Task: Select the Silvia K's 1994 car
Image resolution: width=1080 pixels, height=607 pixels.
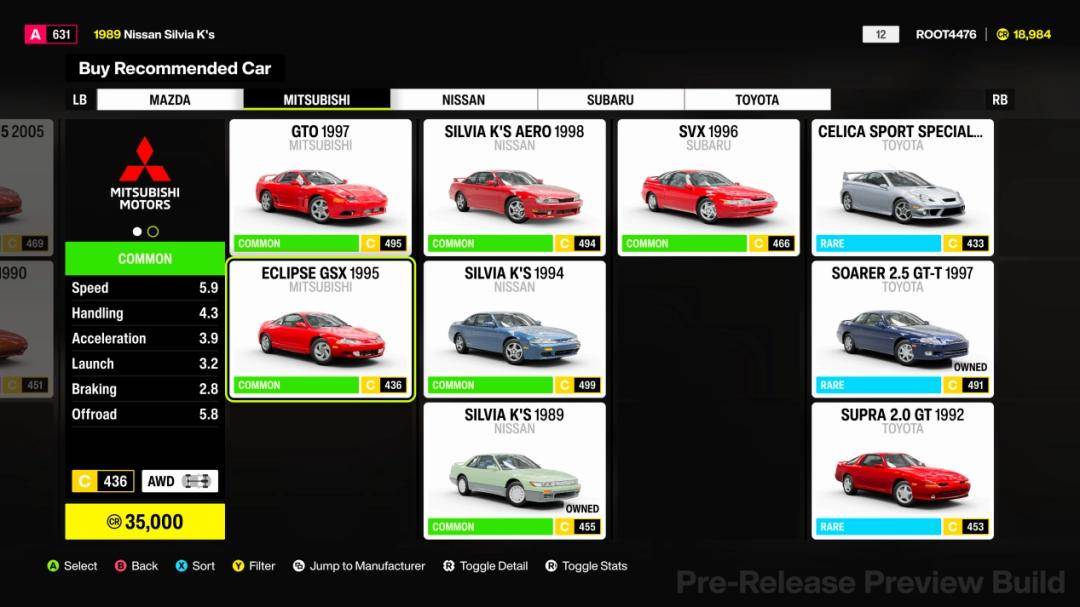Action: 514,329
